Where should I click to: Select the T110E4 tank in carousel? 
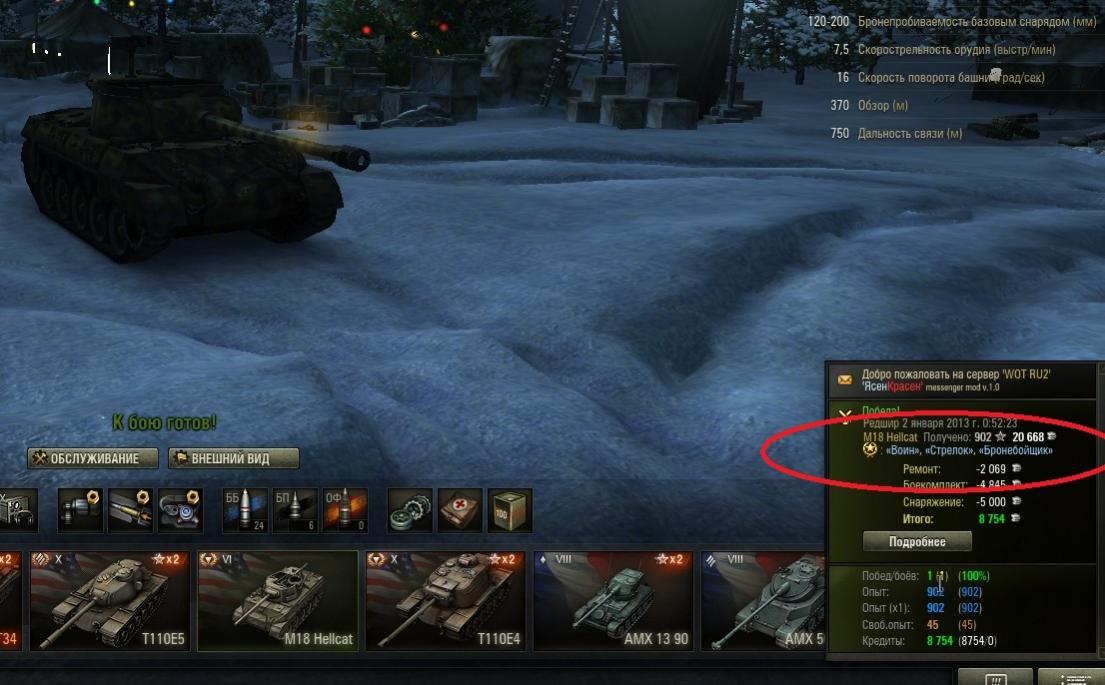point(445,600)
